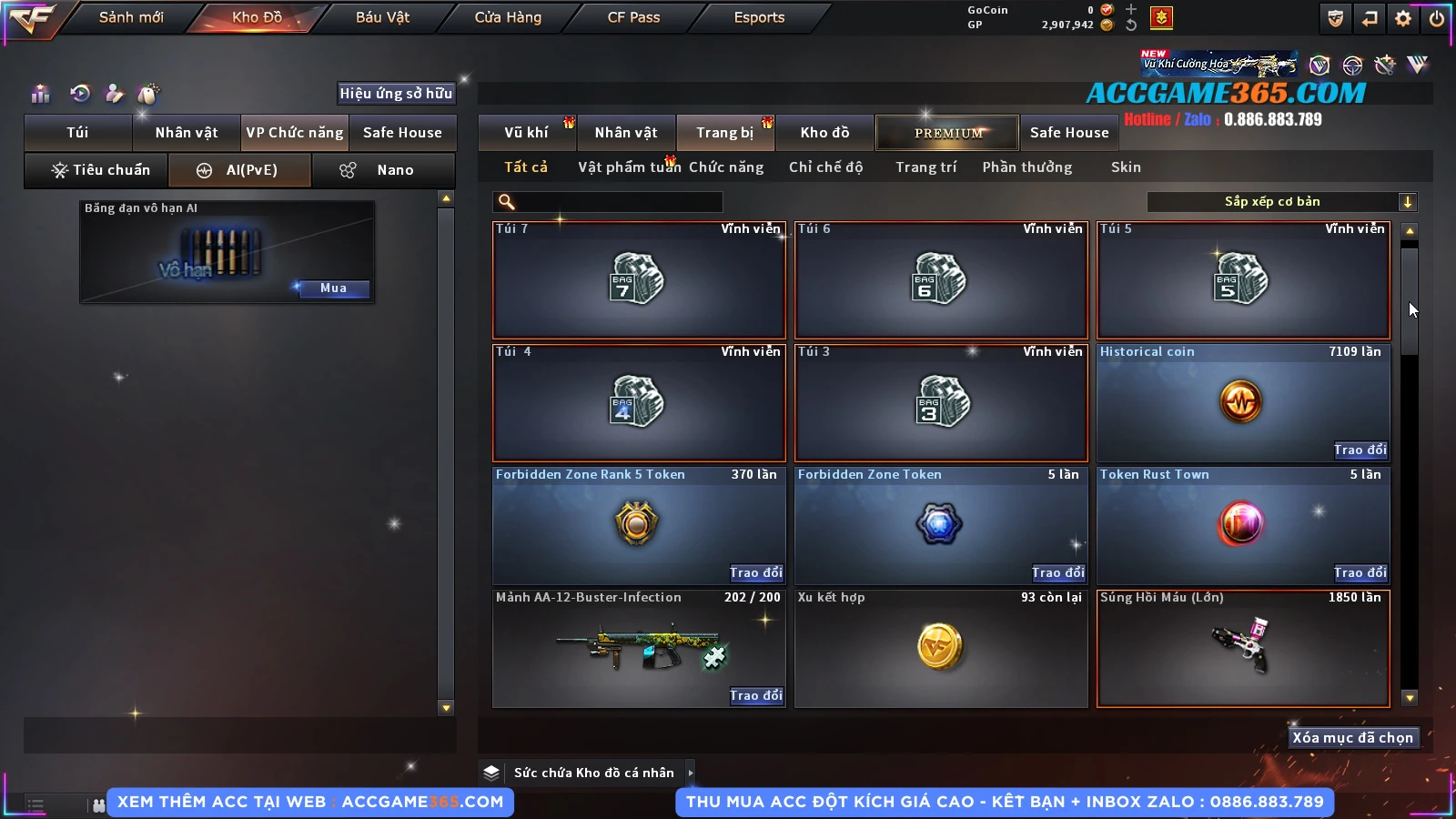This screenshot has width=1456, height=819.
Task: Show the Tất cả filter
Action: point(526,167)
